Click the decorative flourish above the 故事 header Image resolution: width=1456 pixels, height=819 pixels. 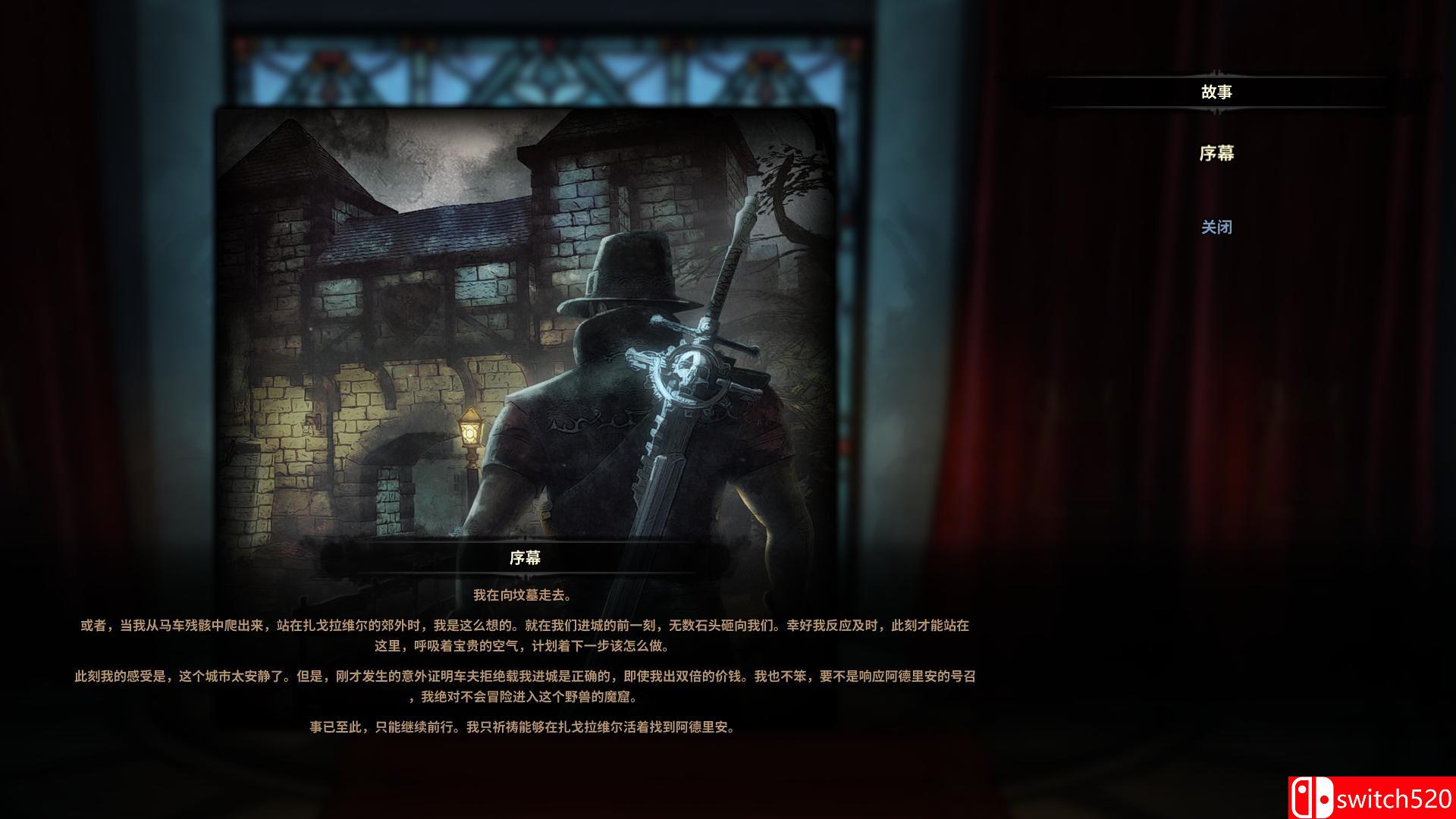click(x=1219, y=73)
